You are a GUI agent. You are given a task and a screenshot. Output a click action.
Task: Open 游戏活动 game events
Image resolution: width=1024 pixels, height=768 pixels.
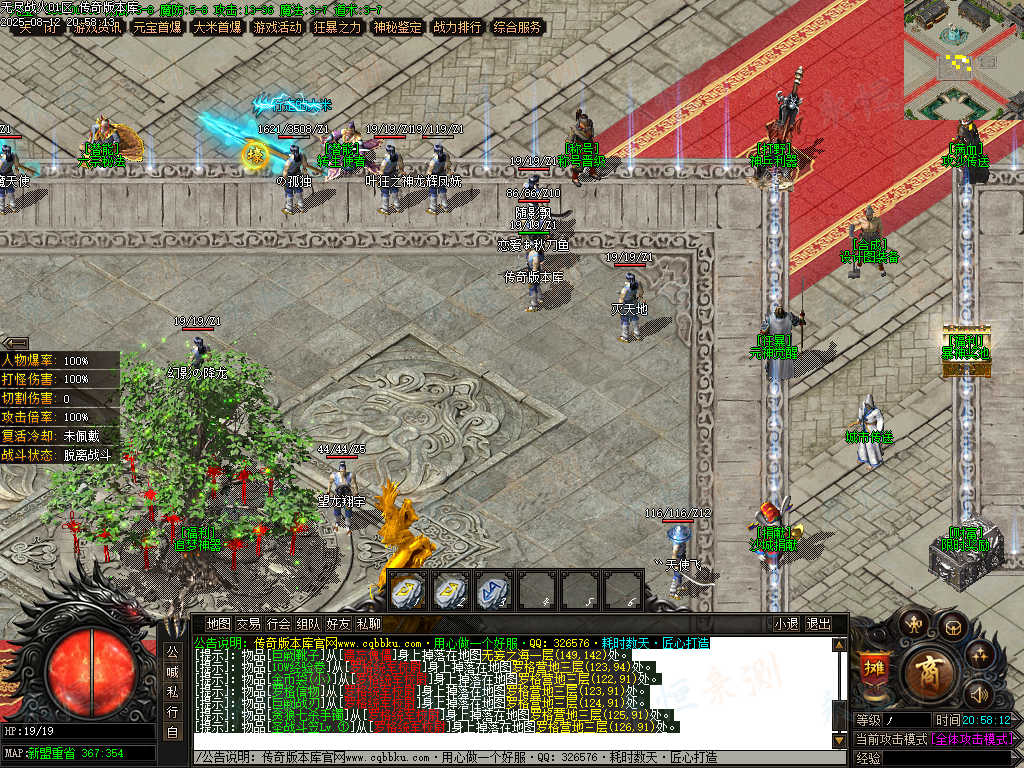pyautogui.click(x=277, y=27)
